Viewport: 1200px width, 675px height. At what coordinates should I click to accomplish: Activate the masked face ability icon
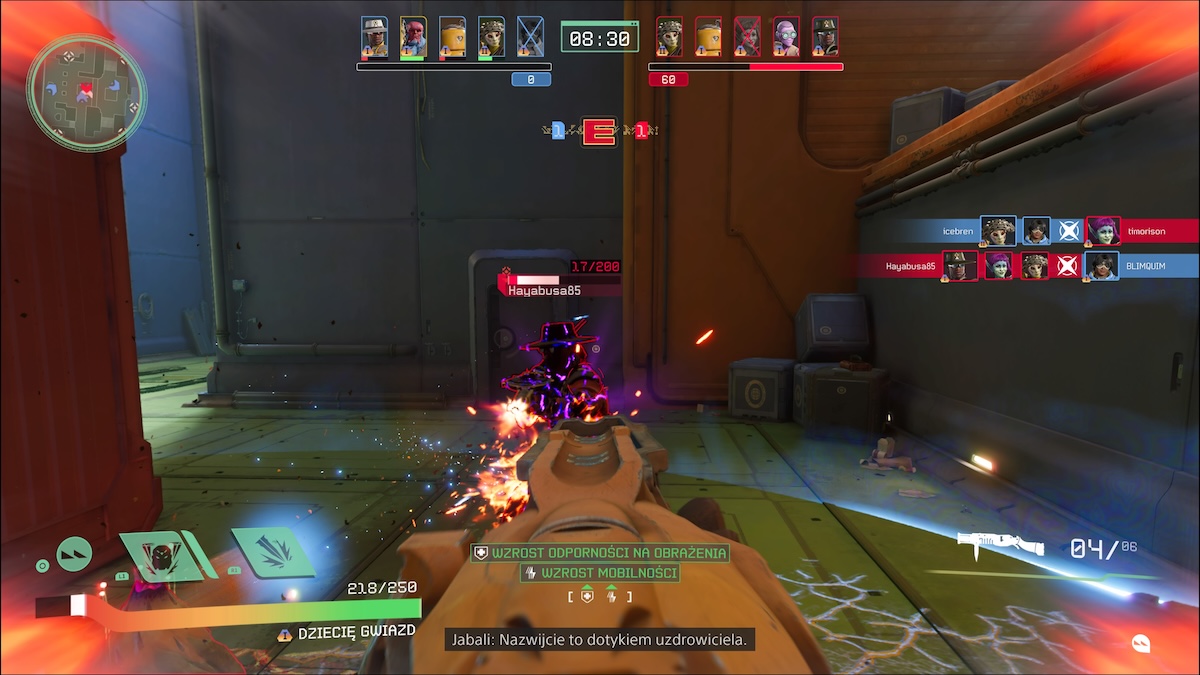point(156,555)
